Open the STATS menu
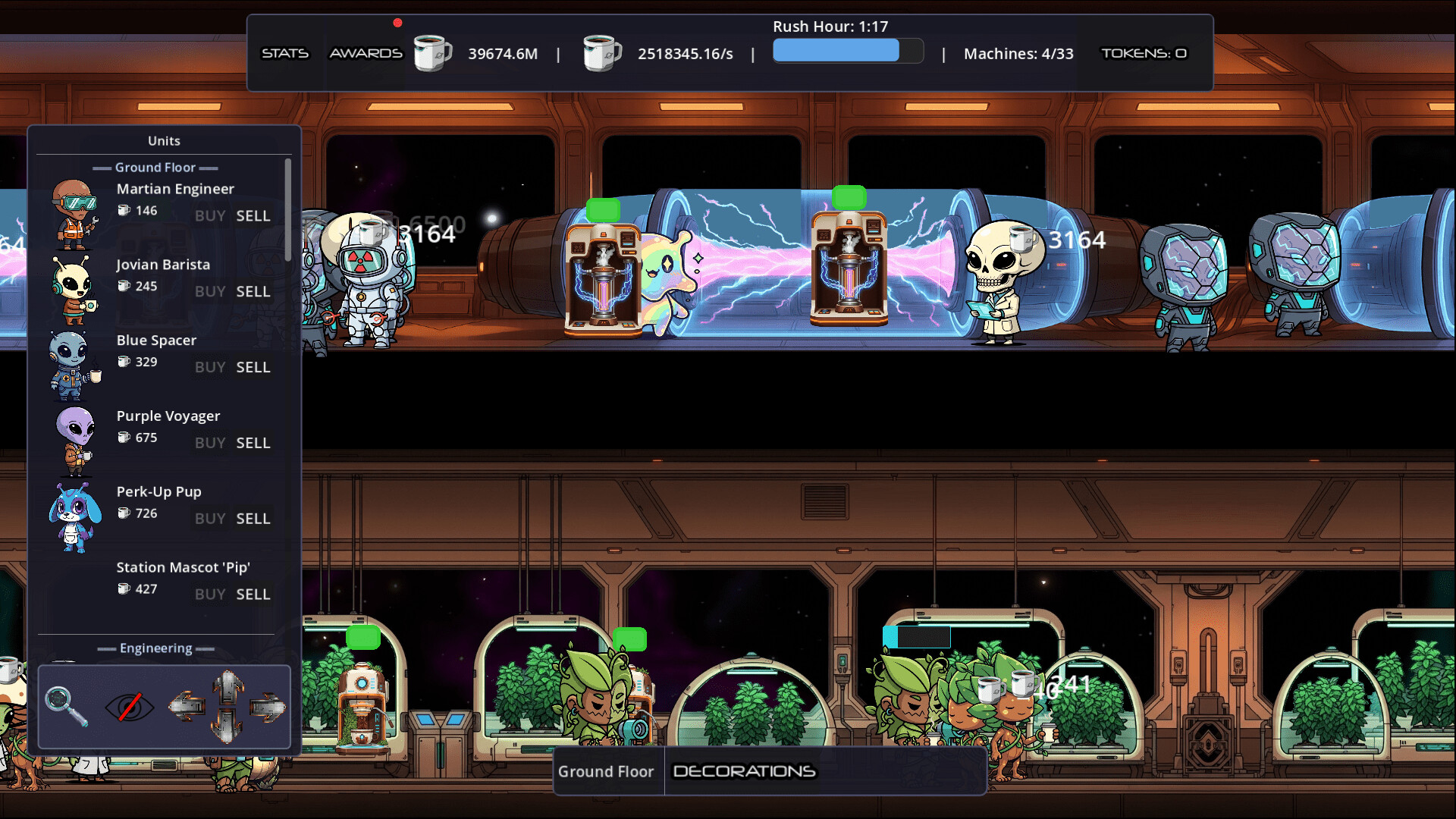Image resolution: width=1456 pixels, height=819 pixels. pos(284,53)
